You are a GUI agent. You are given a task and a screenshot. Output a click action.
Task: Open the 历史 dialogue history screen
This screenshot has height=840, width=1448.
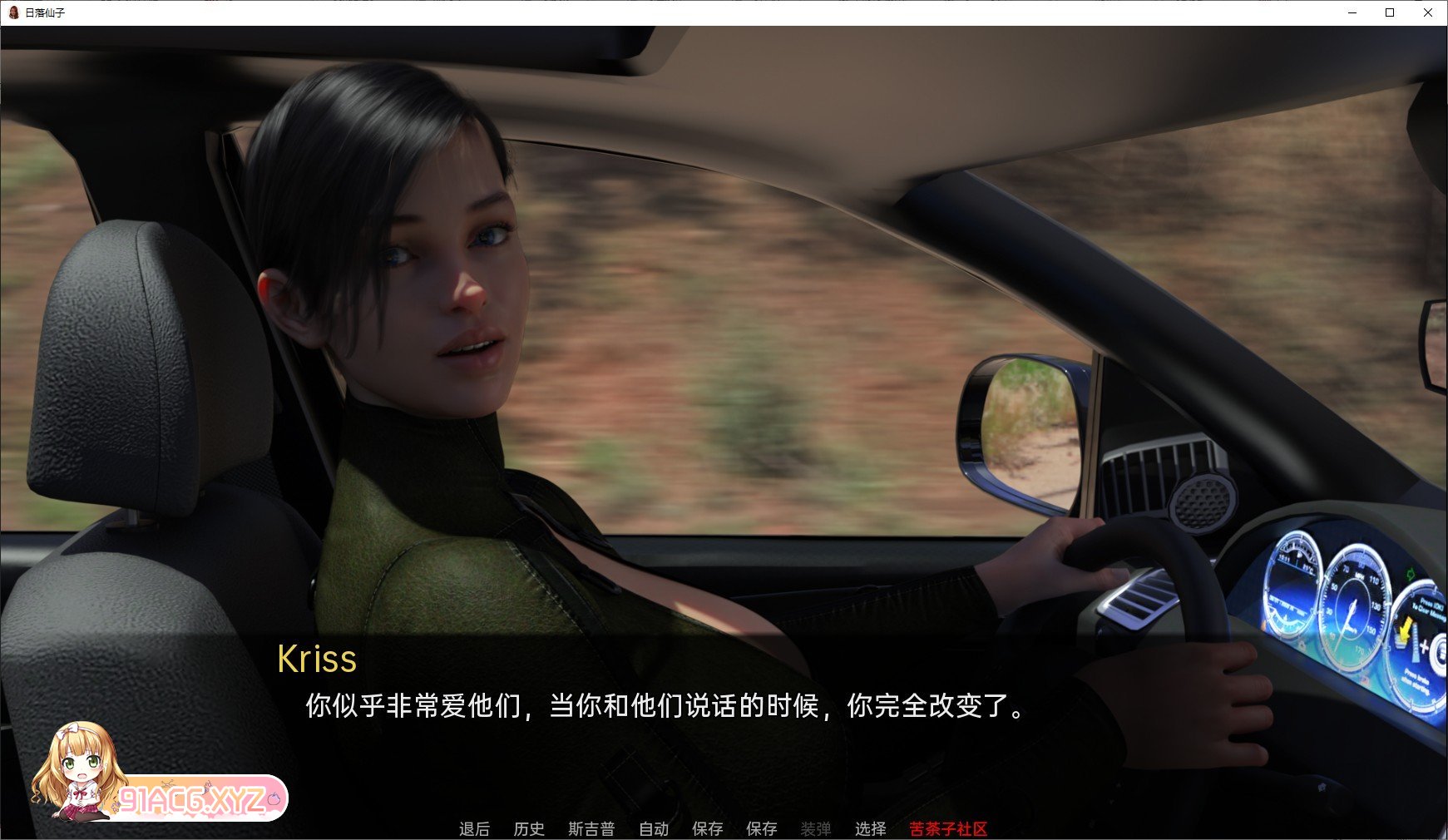(530, 828)
